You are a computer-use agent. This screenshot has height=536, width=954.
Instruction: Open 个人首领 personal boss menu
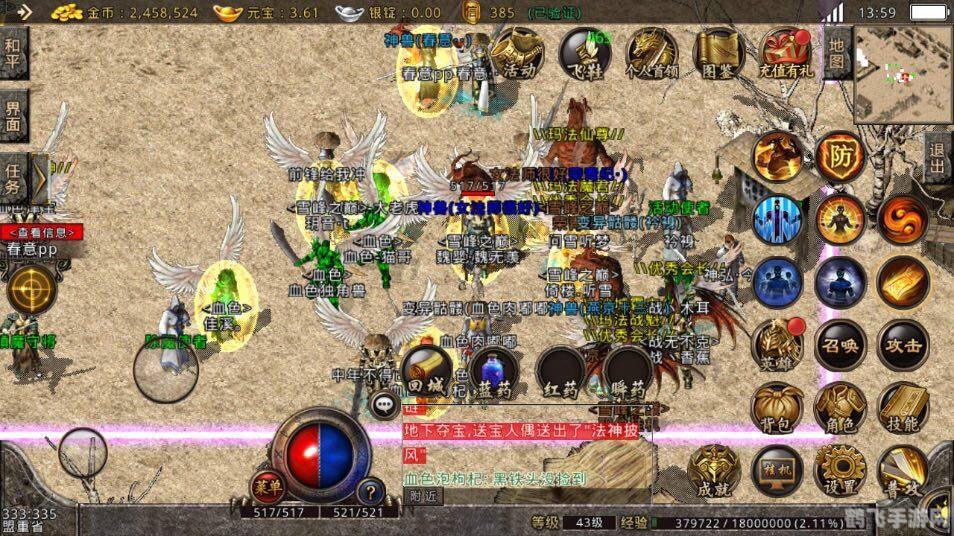pos(651,51)
